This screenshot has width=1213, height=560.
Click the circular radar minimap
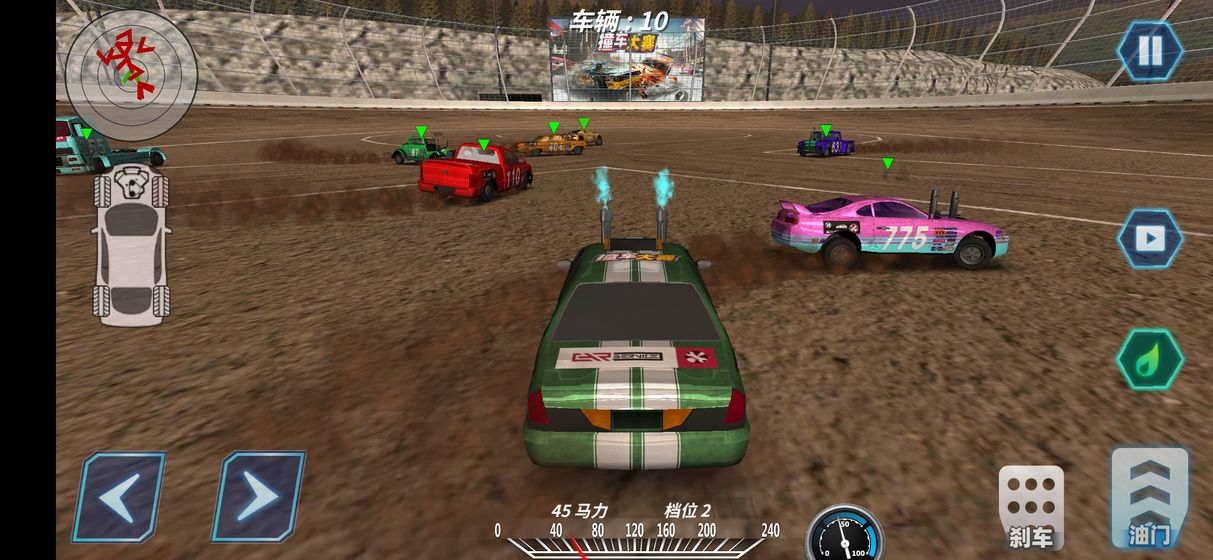tap(131, 75)
